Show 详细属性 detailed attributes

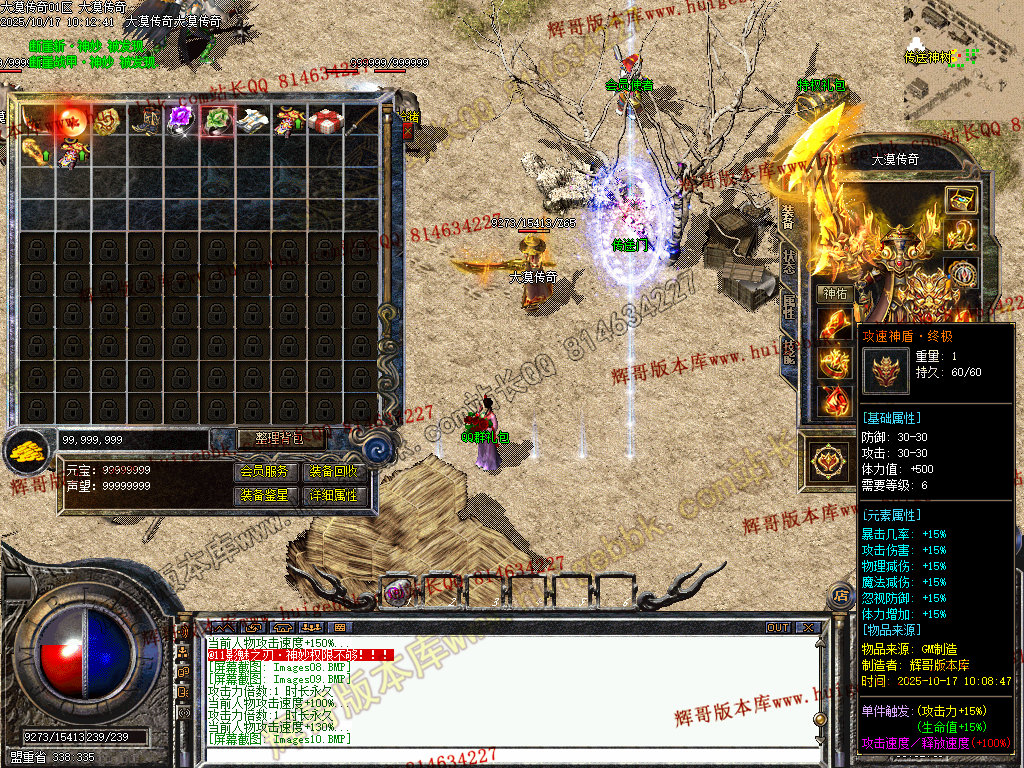(334, 495)
